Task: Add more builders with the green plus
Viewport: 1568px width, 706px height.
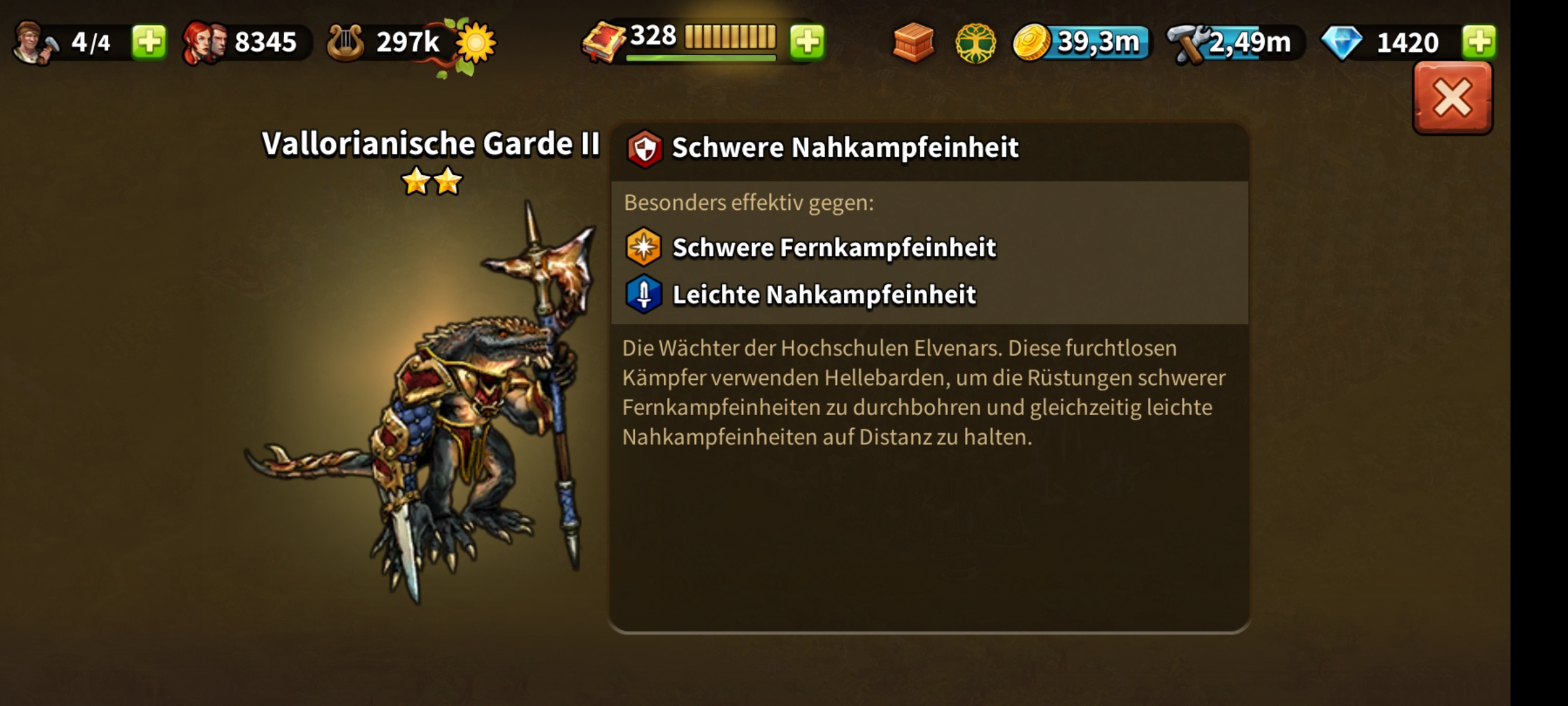Action: click(x=149, y=42)
